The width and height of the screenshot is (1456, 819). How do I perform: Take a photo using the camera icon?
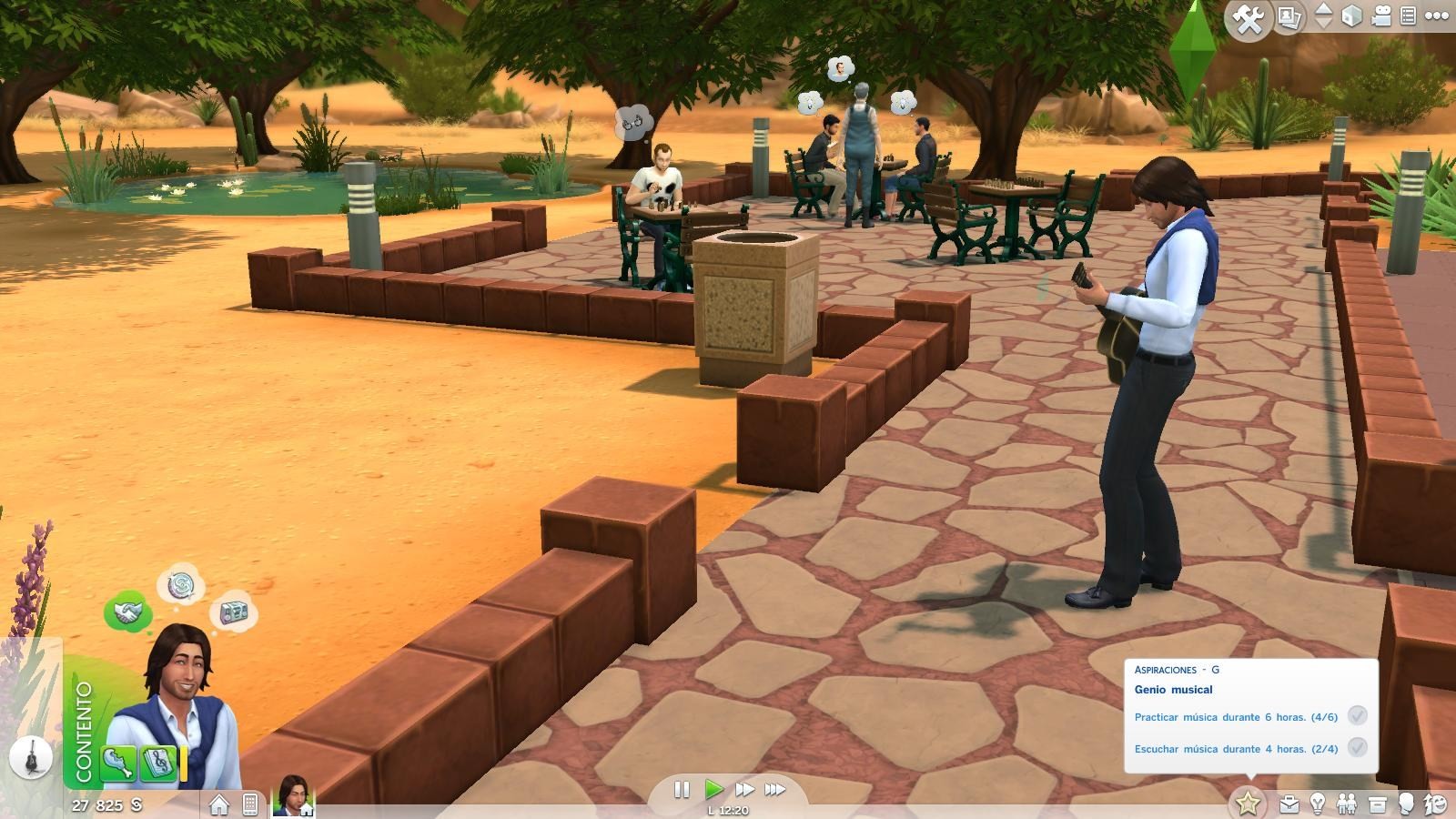tap(1289, 15)
